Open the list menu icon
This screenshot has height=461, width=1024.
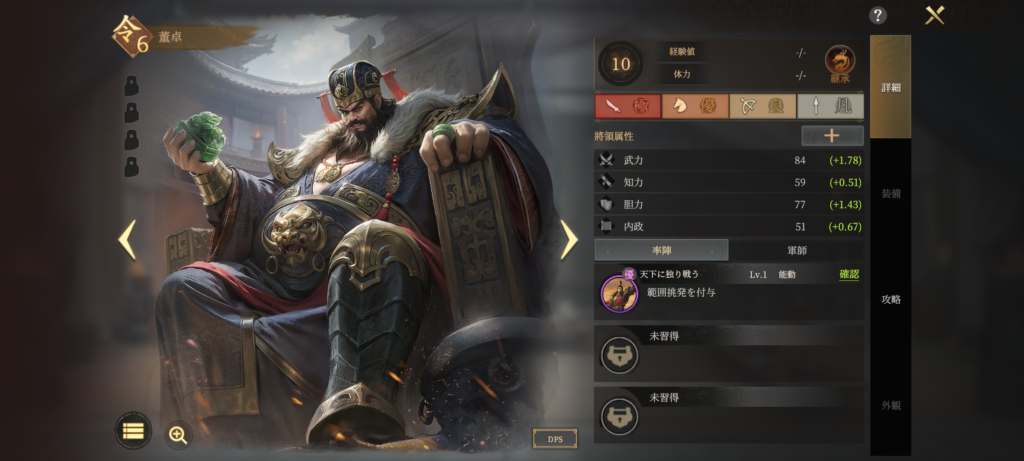point(133,431)
